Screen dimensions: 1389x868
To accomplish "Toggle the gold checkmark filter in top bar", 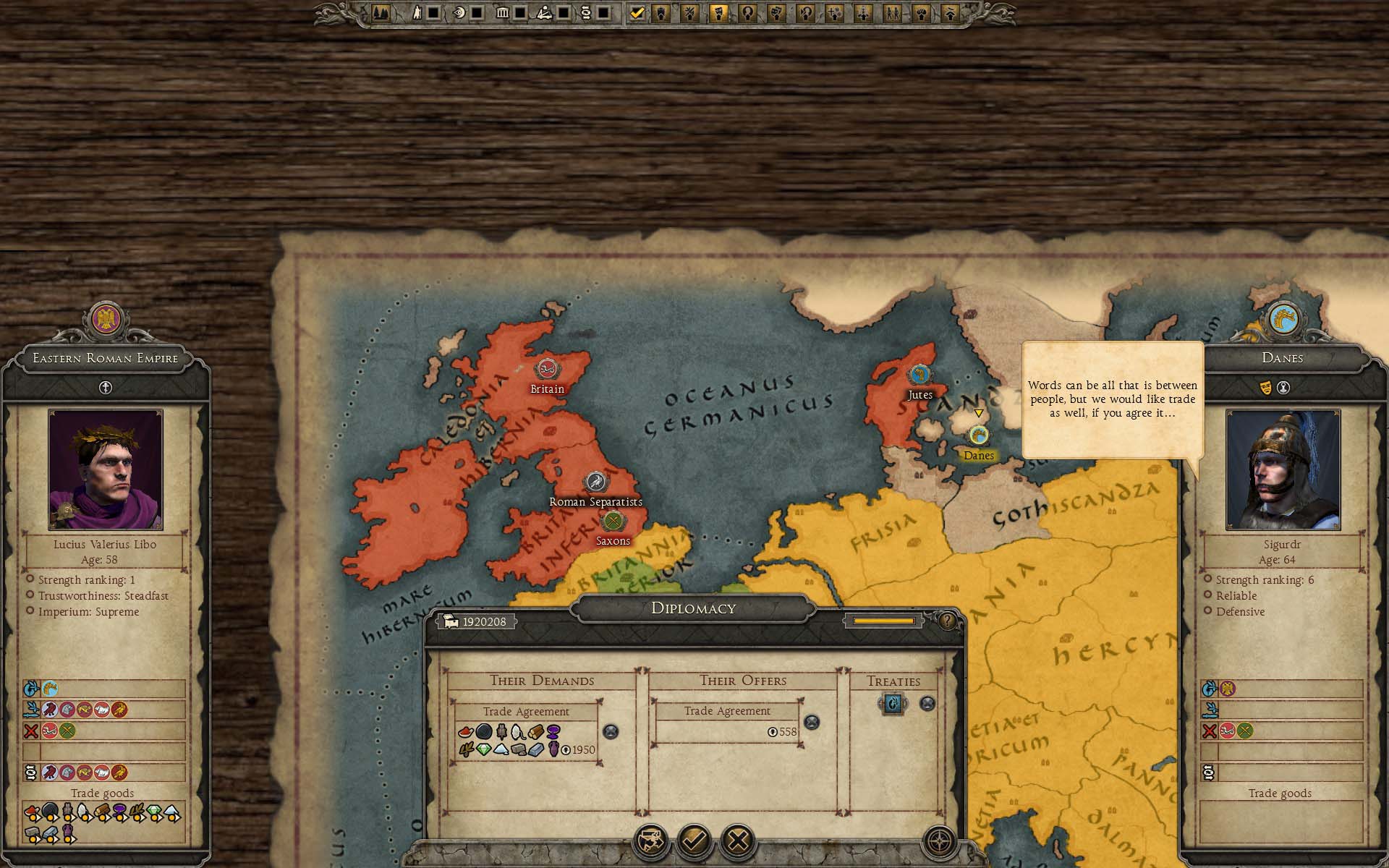I will [x=637, y=12].
